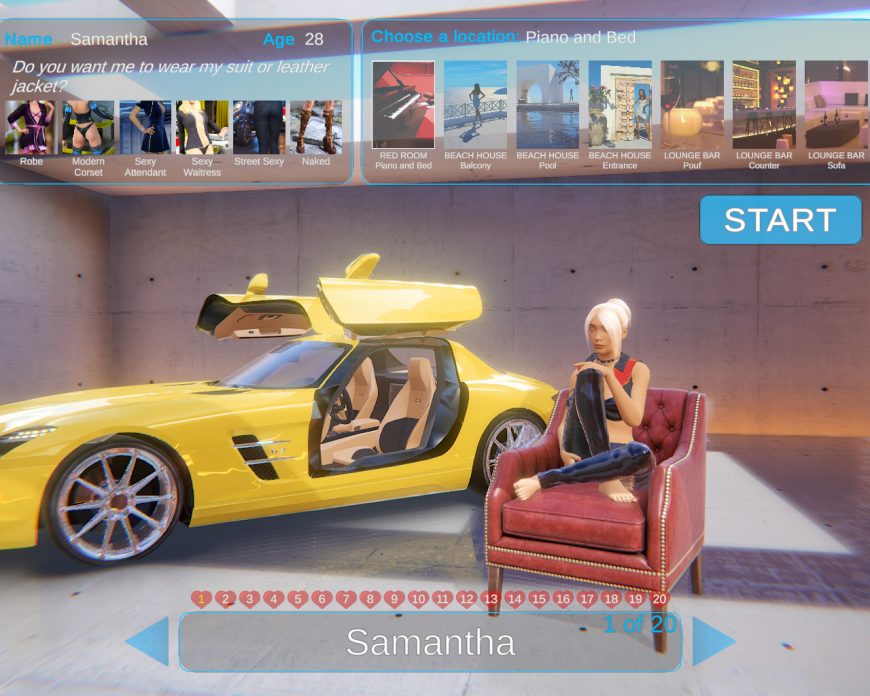Select character heart number 15
Viewport: 870px width, 696px height.
[x=539, y=599]
